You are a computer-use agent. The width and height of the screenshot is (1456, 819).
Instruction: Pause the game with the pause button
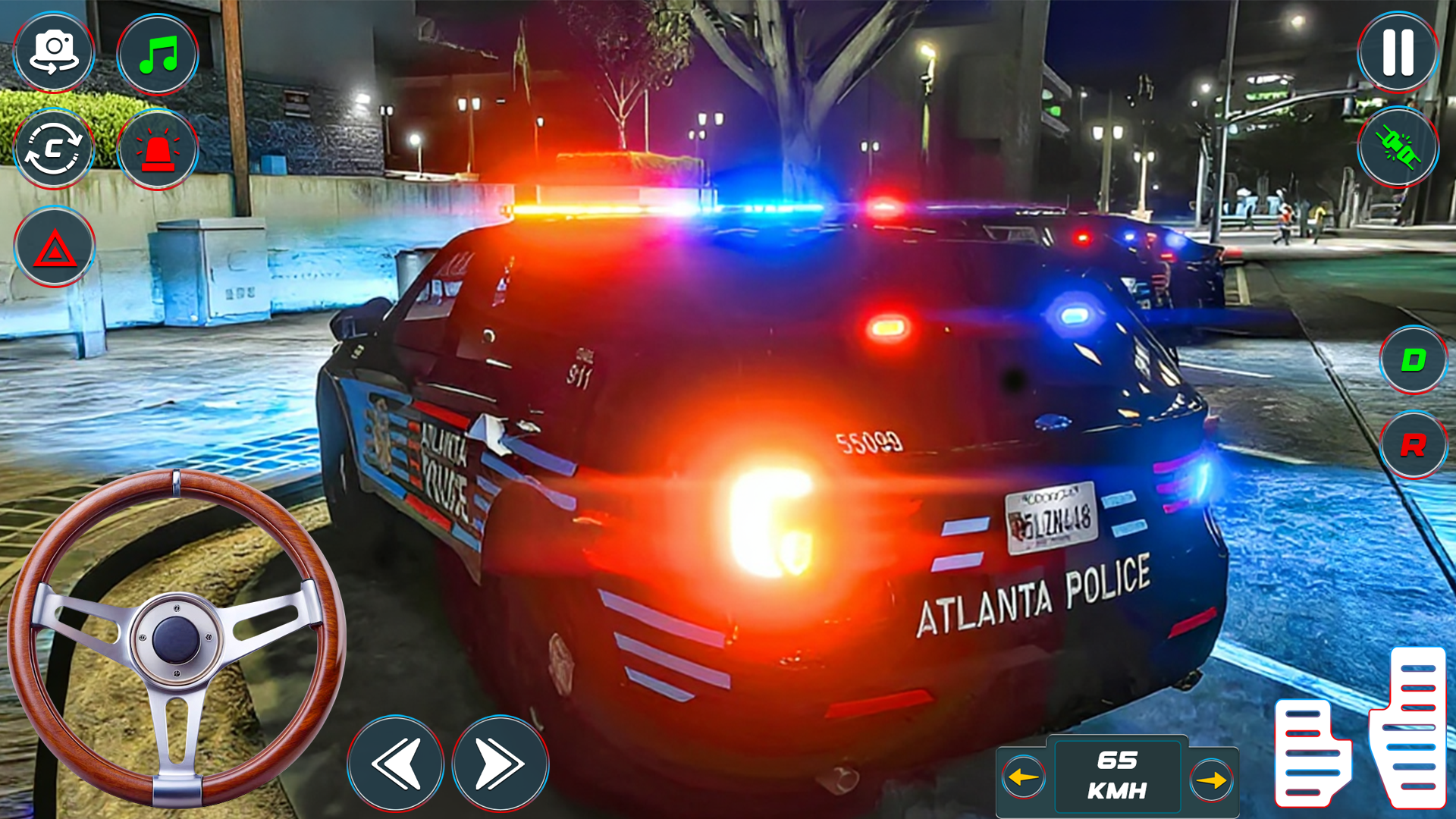[1398, 53]
